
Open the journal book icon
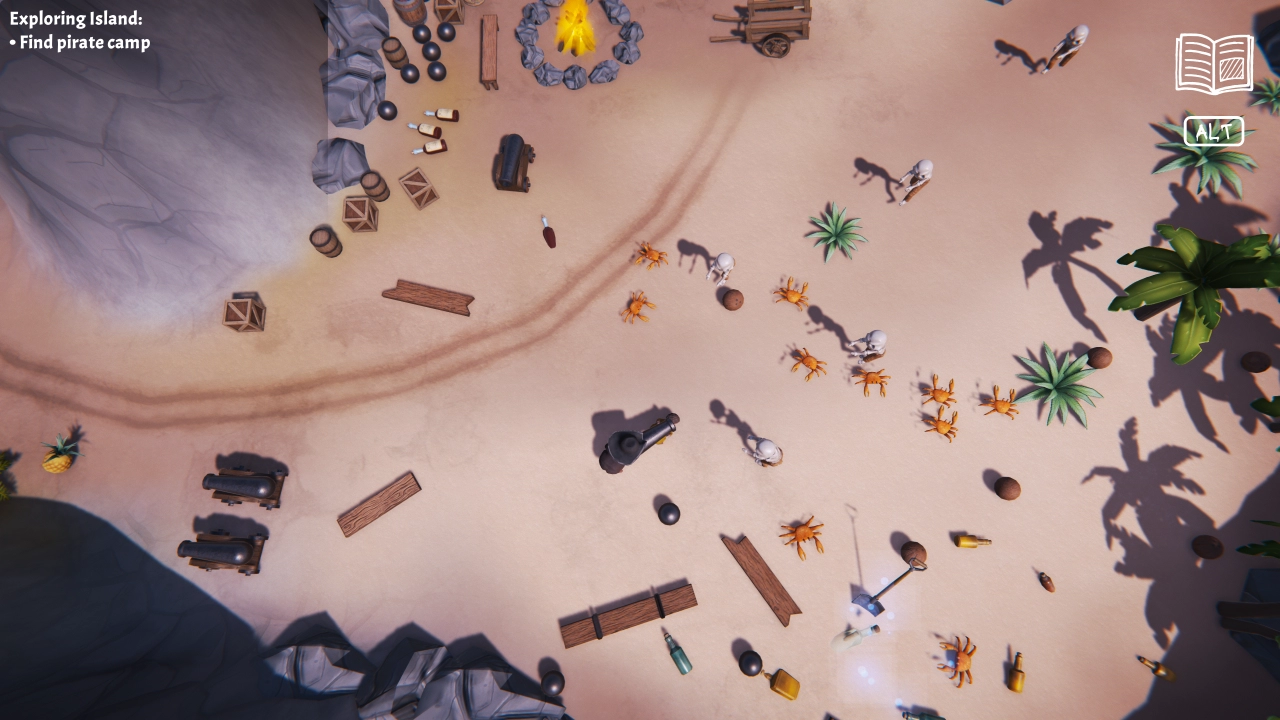1213,62
